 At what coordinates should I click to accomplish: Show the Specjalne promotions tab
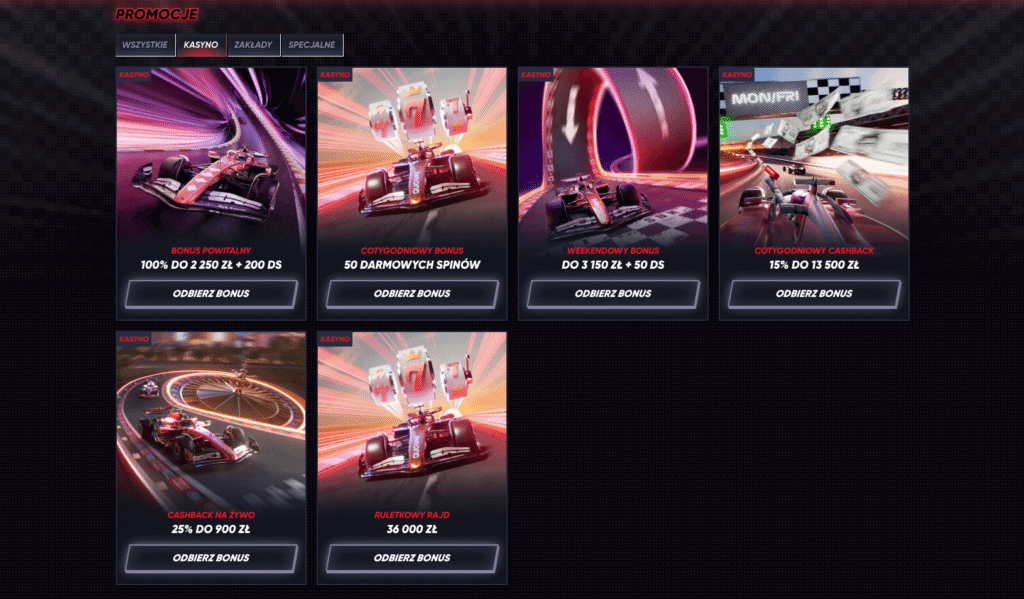313,45
